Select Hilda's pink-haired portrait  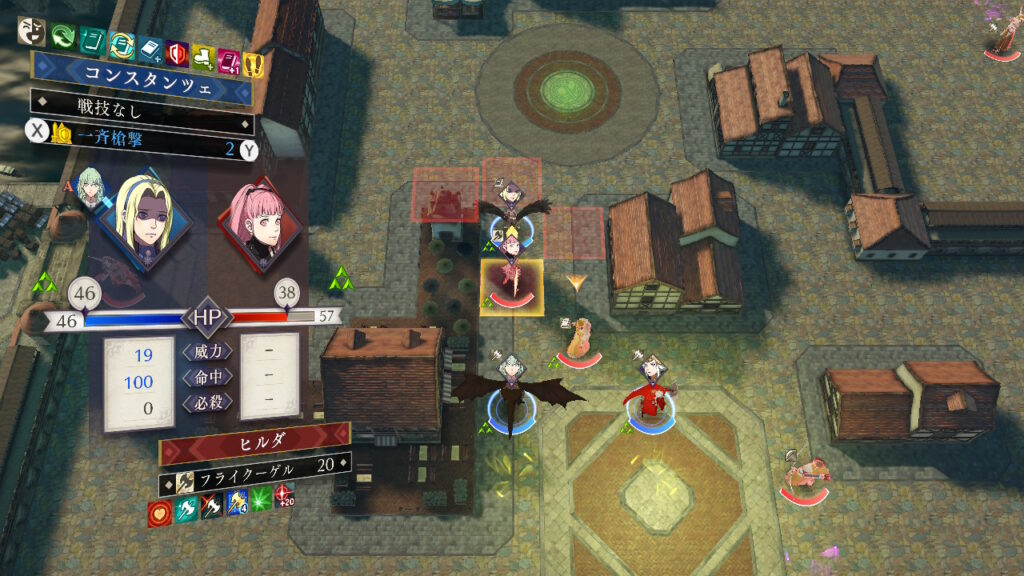point(257,226)
